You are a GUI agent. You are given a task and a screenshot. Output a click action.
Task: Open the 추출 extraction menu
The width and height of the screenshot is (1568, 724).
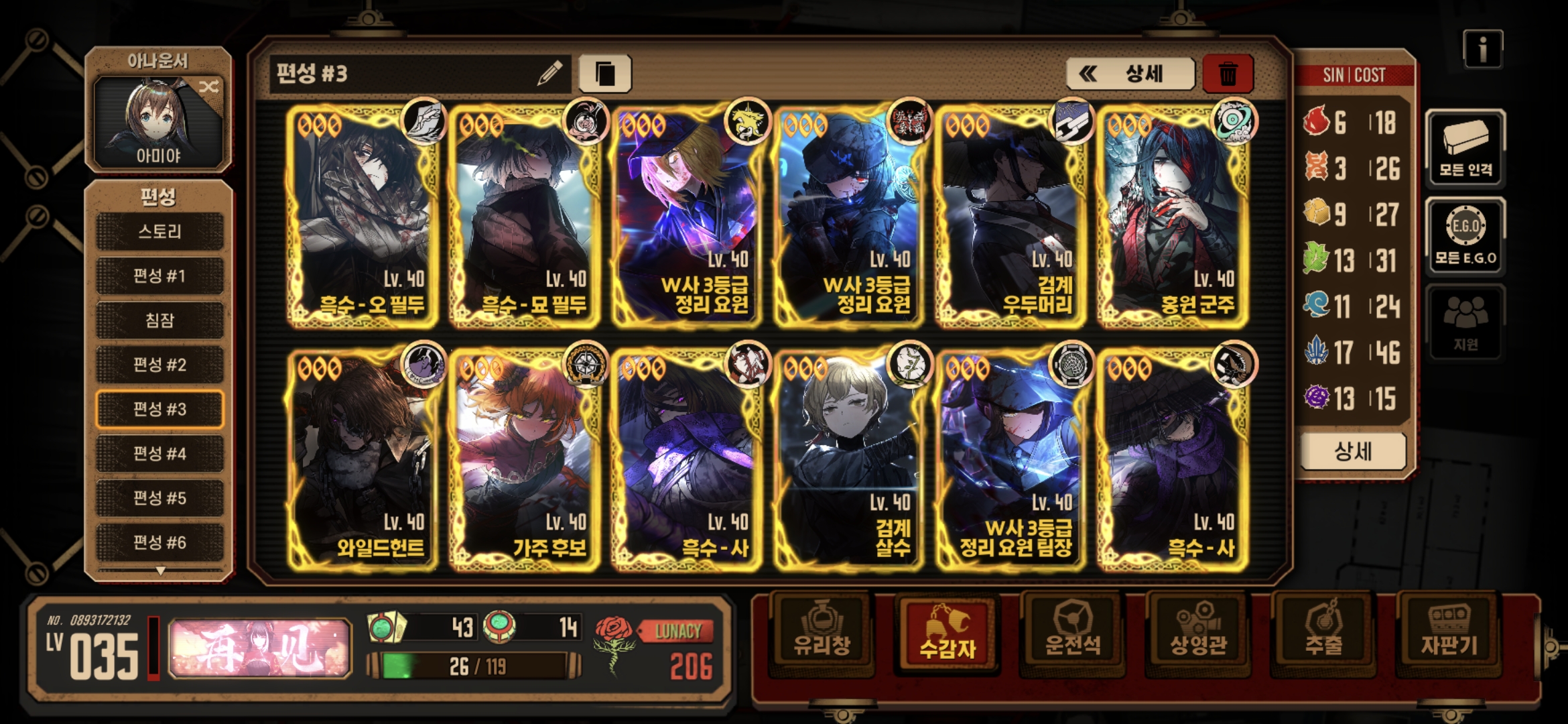pyautogui.click(x=1323, y=633)
